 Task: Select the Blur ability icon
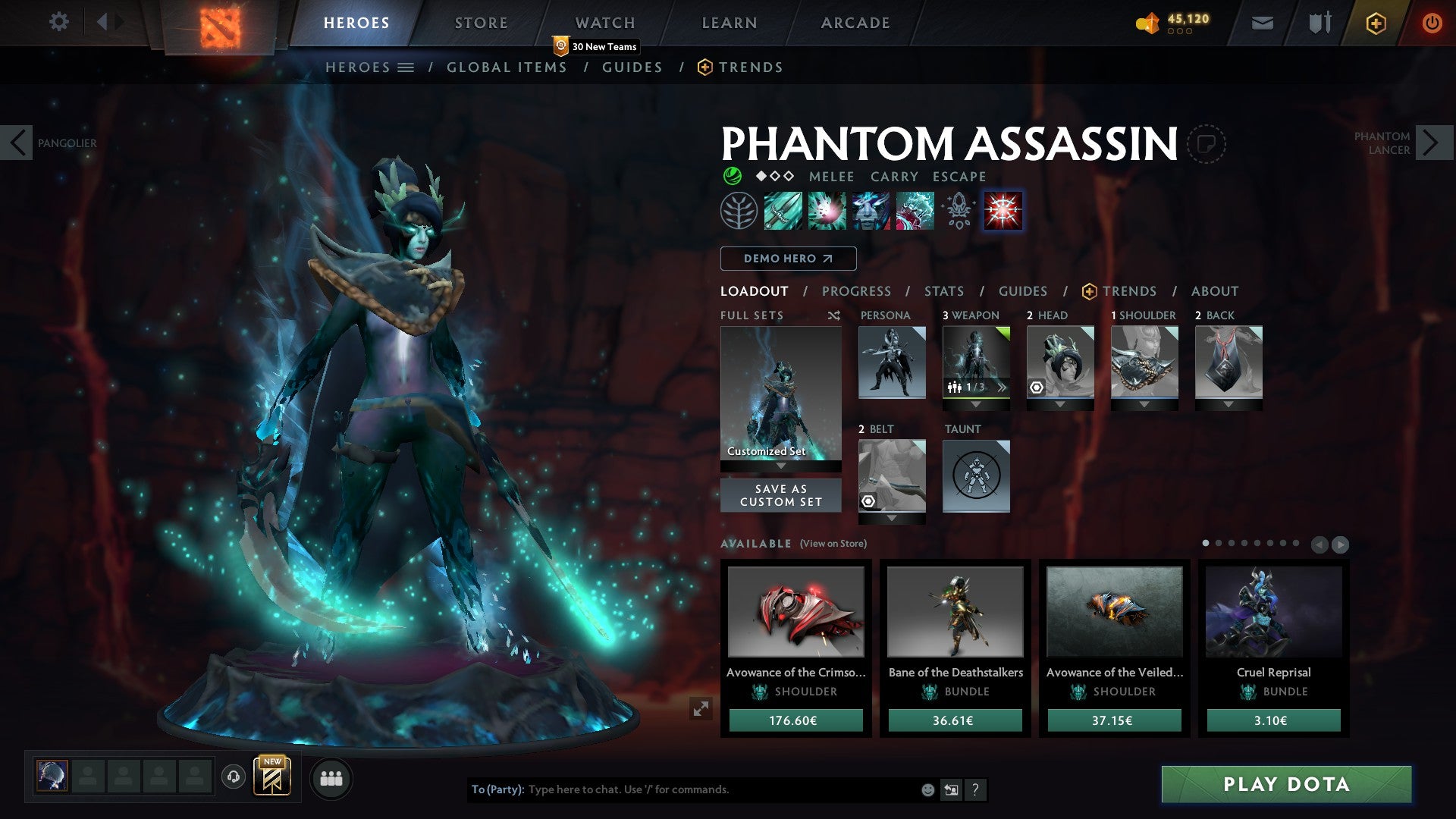(x=871, y=211)
